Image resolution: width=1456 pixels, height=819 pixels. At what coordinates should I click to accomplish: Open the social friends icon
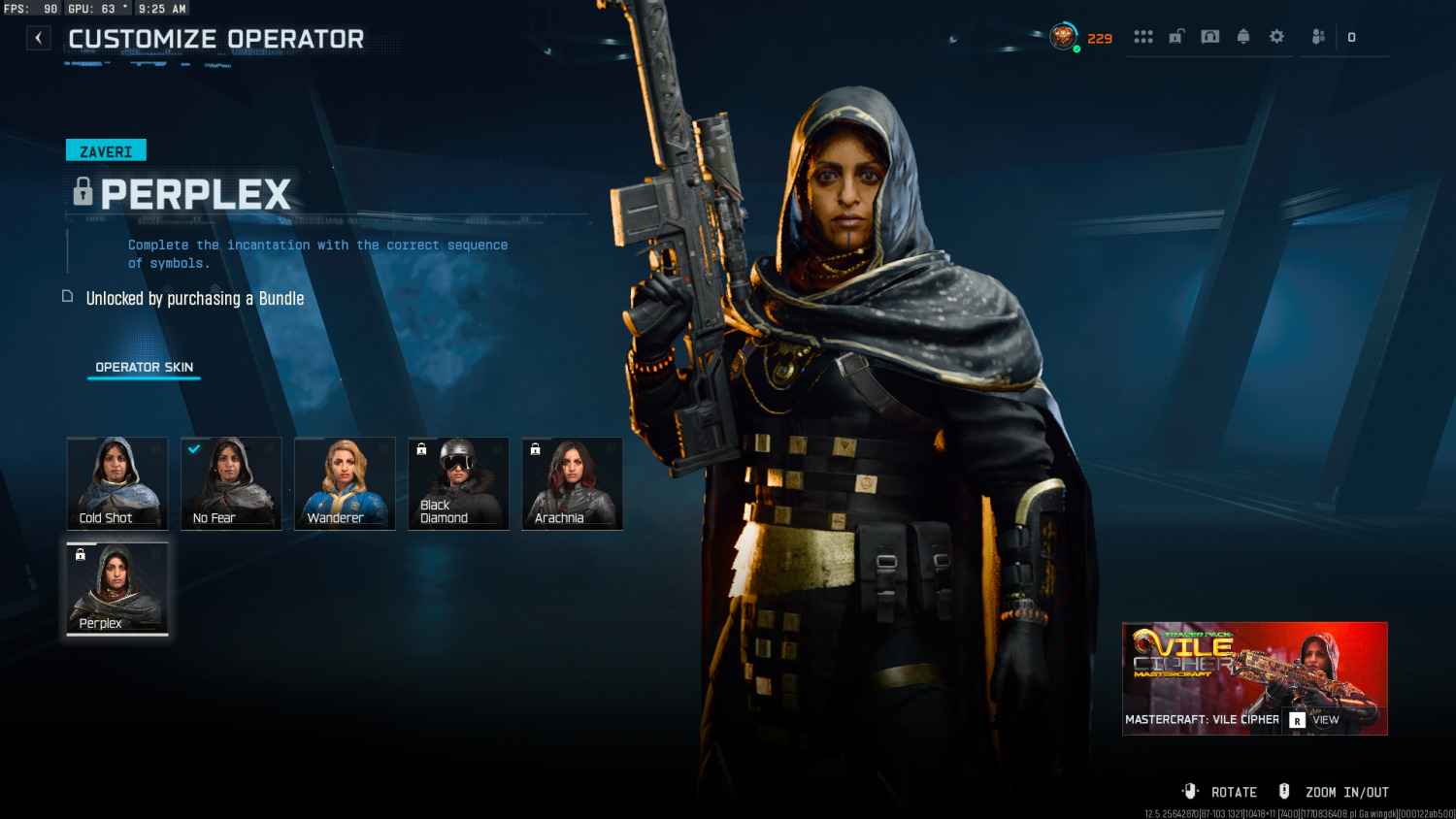pyautogui.click(x=1318, y=37)
